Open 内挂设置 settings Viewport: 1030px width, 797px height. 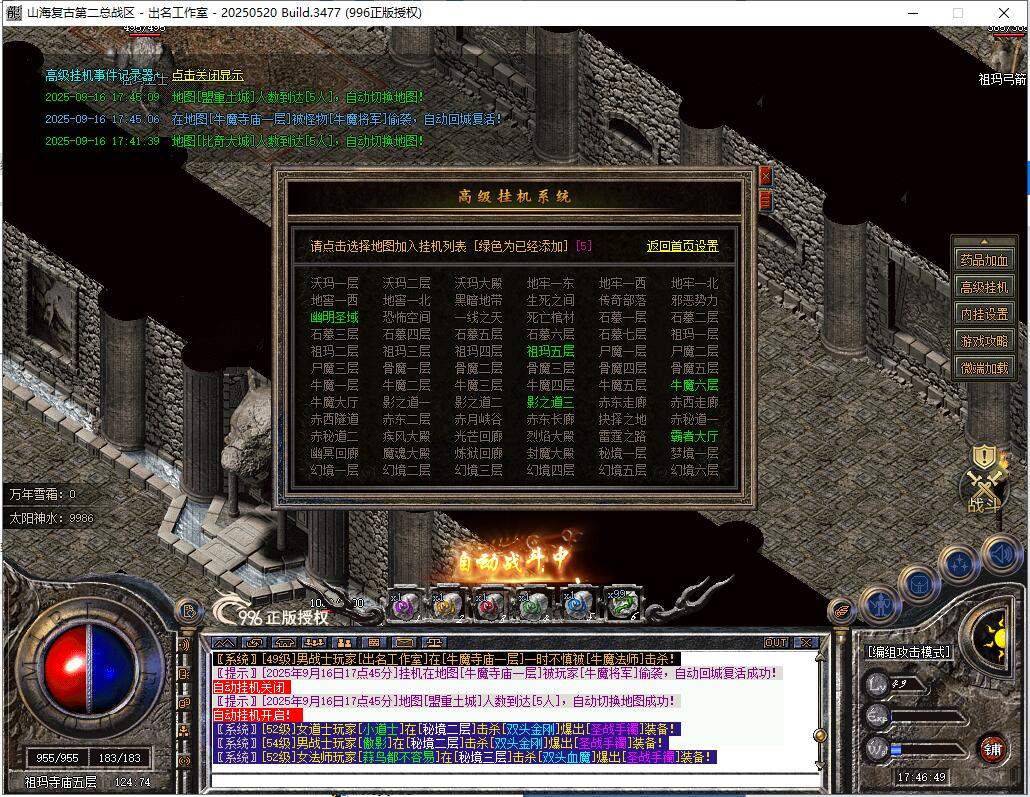(984, 314)
